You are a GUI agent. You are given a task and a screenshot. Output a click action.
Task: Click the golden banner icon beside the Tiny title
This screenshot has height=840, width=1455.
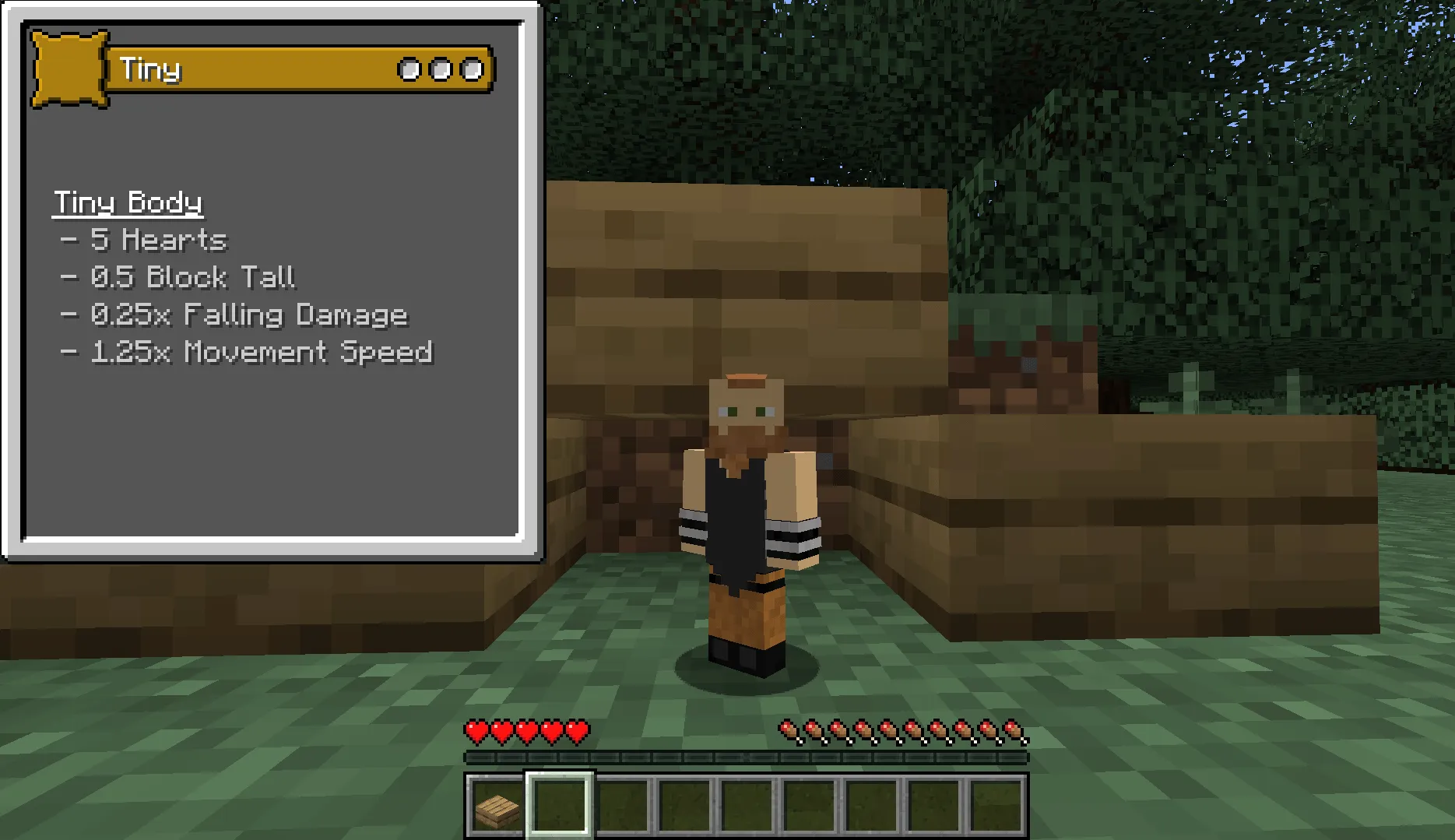click(69, 69)
